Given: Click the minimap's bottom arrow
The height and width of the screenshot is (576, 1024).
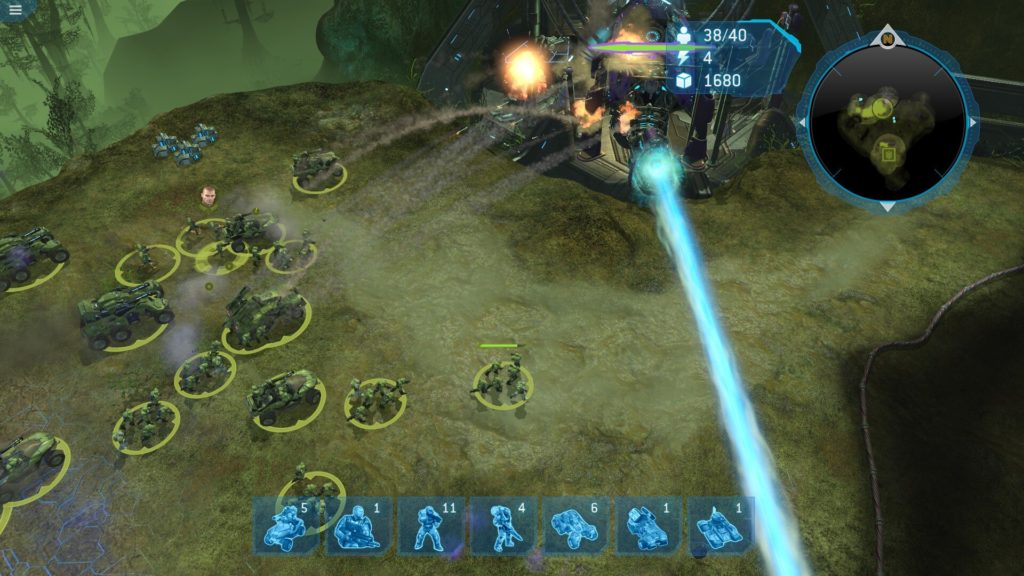Looking at the screenshot, I should 887,206.
